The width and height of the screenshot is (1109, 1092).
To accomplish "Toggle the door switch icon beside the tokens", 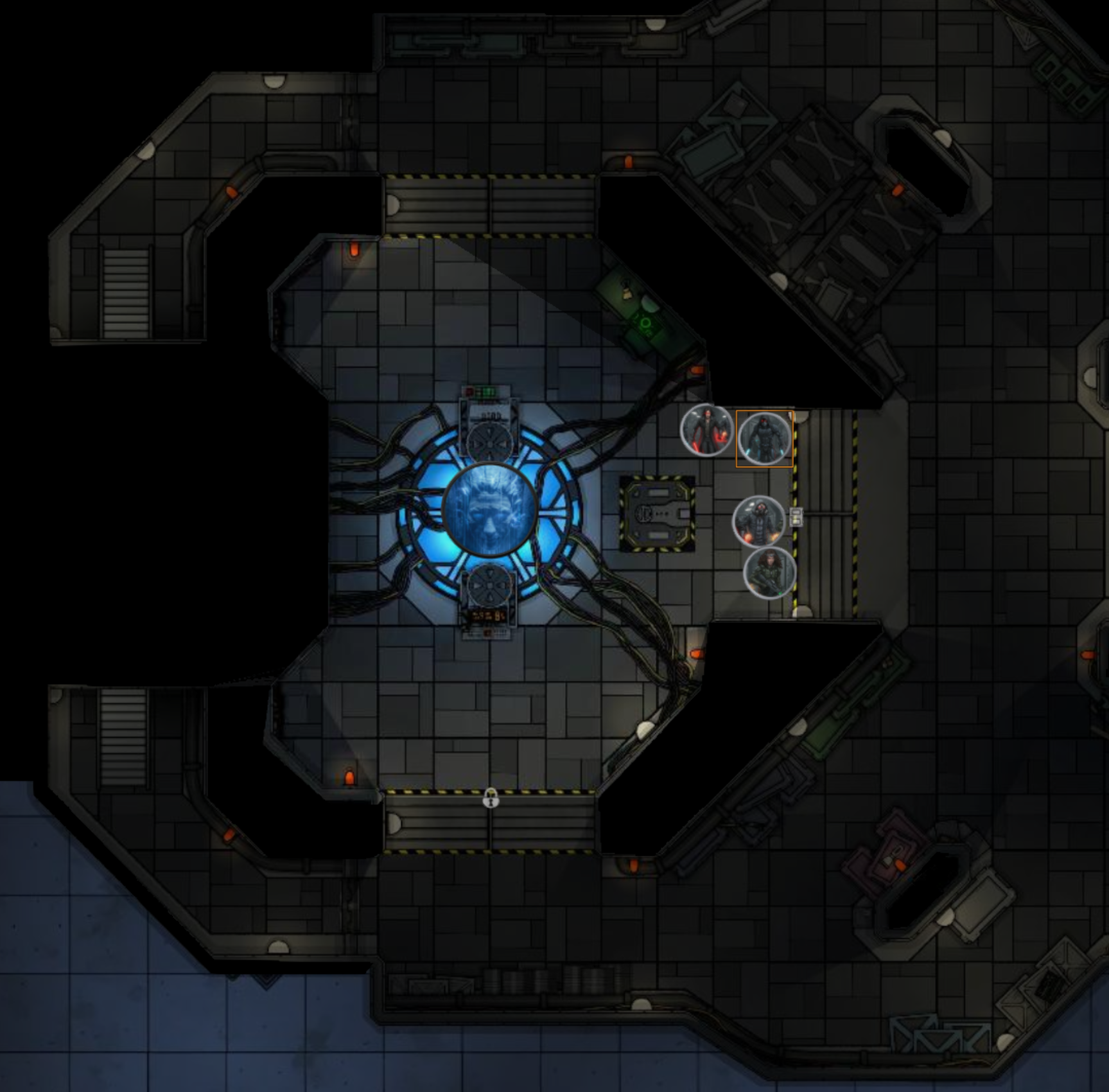I will [796, 516].
